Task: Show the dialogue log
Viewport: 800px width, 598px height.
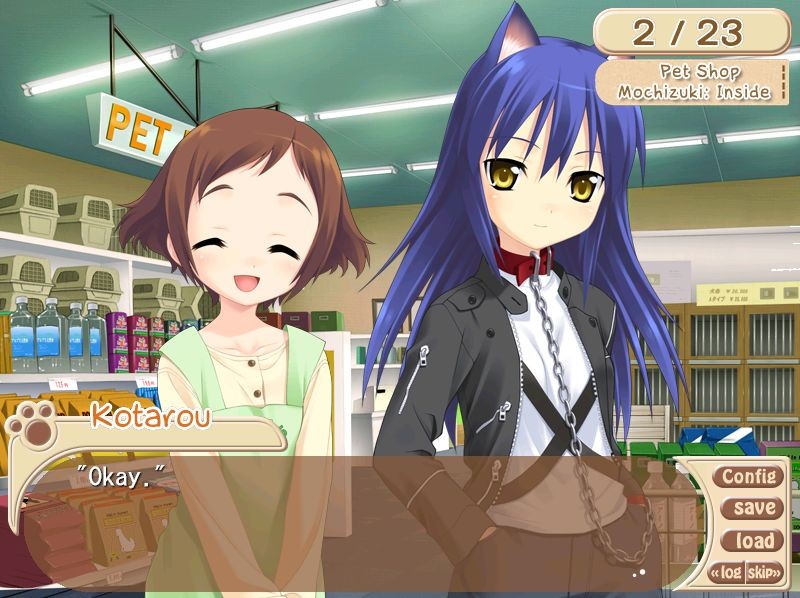Action: (x=728, y=573)
